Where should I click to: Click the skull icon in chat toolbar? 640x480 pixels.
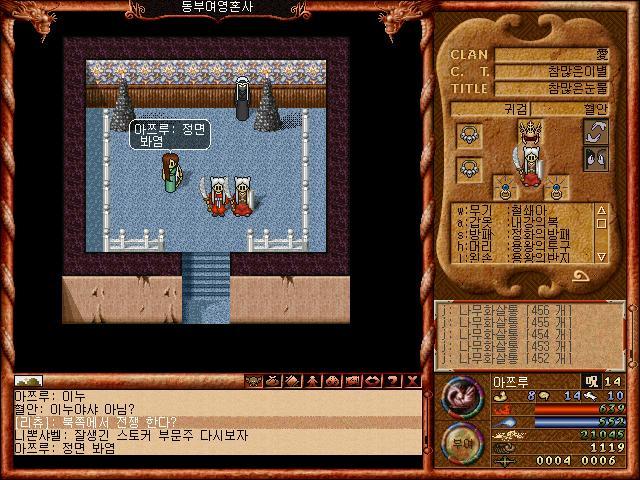tap(254, 381)
